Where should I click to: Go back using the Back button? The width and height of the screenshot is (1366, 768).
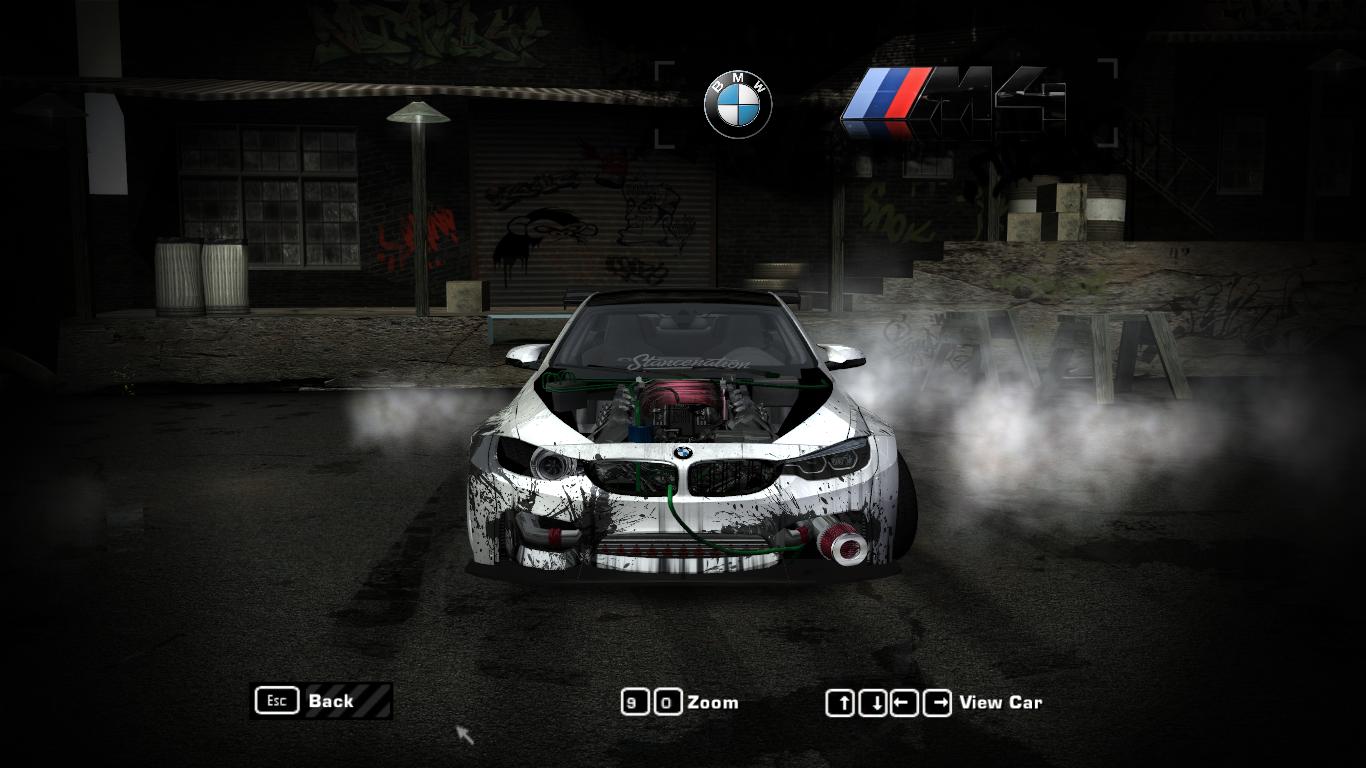321,701
